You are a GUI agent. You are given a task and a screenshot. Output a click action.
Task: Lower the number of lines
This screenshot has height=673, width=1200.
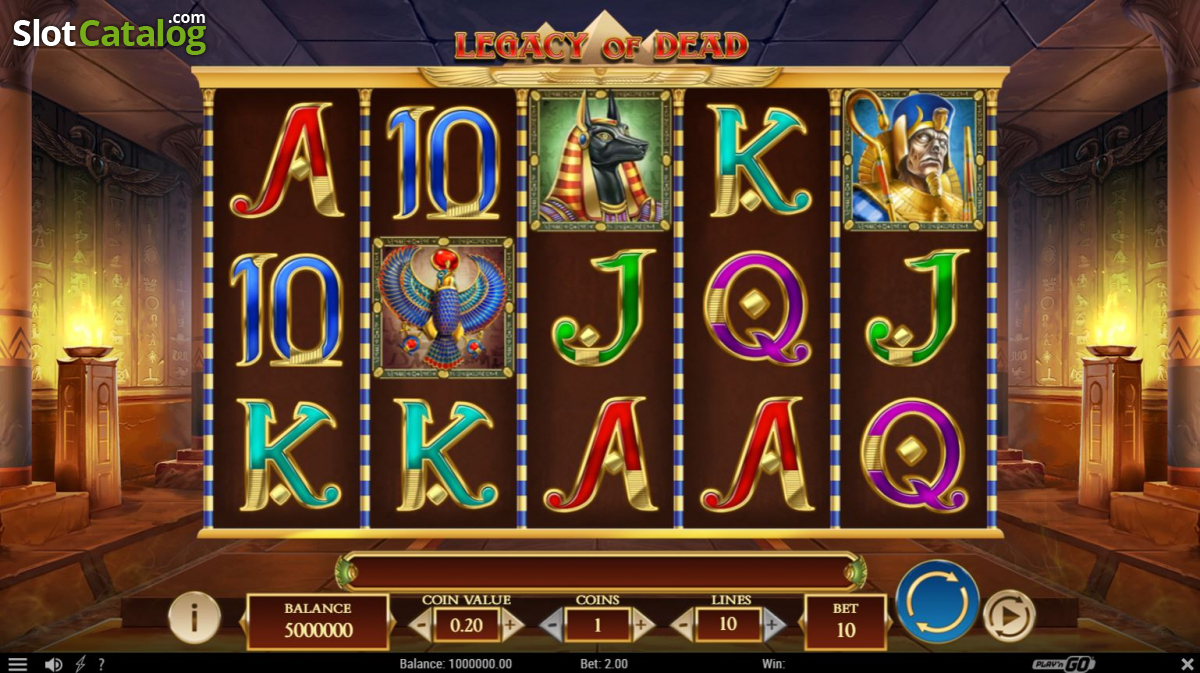(x=684, y=626)
